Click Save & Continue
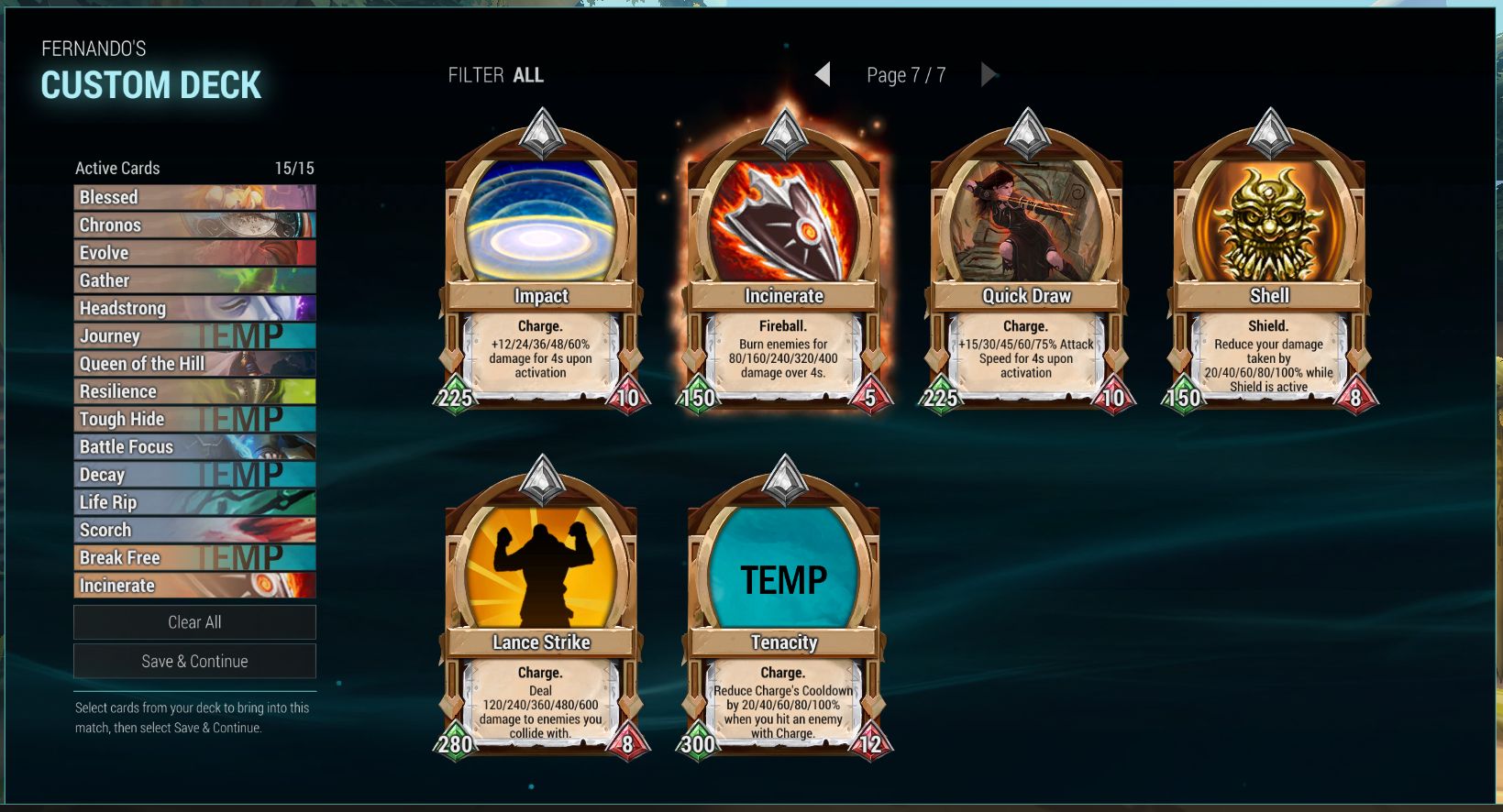 pos(193,660)
